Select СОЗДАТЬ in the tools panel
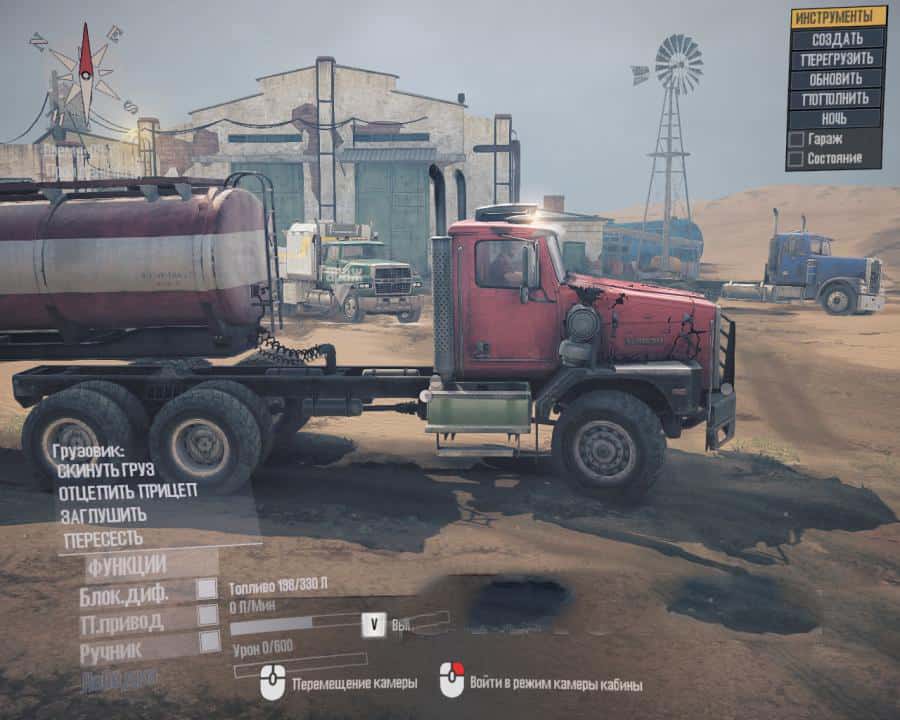This screenshot has height=720, width=900. [837, 38]
